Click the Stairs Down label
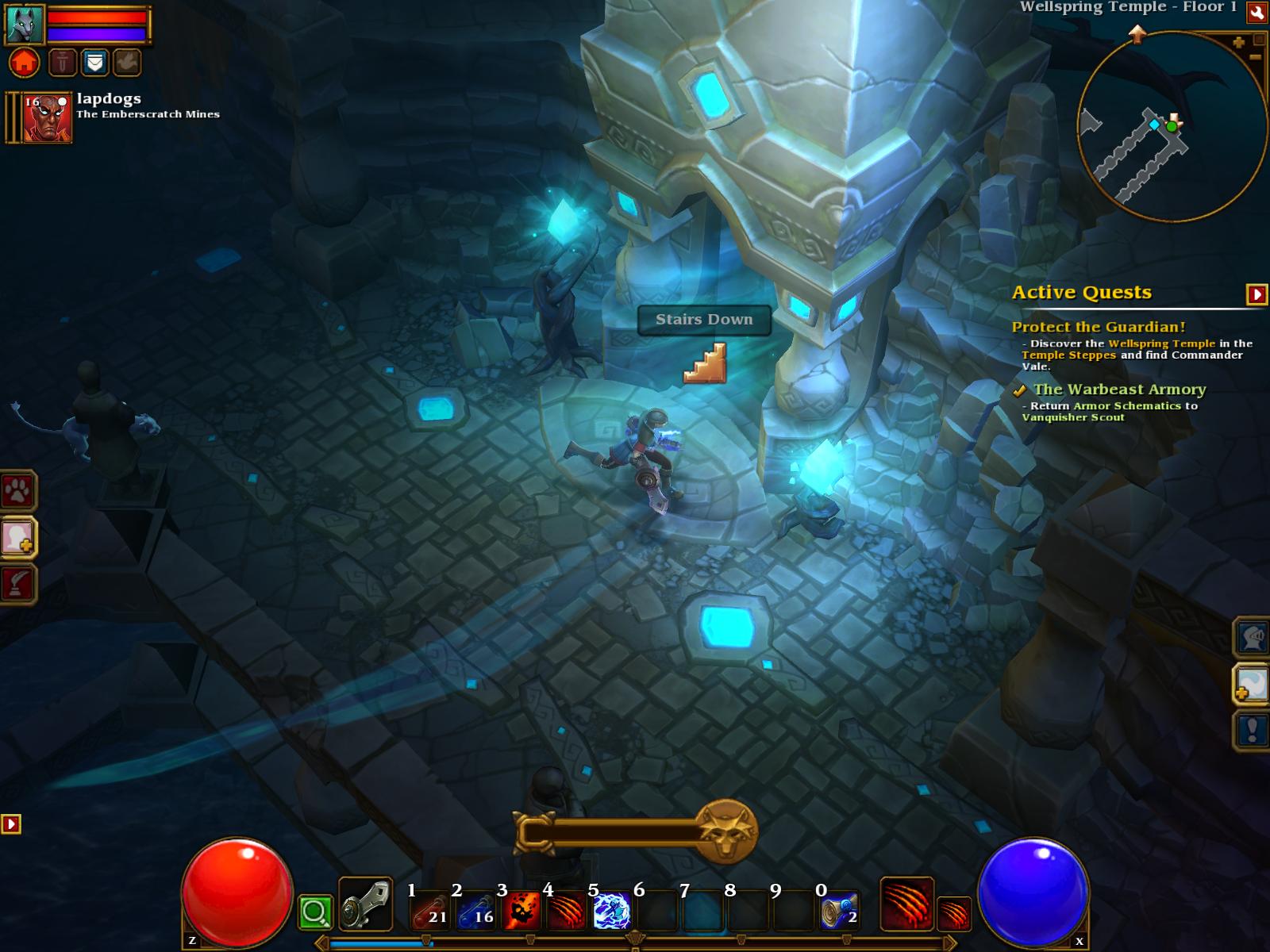This screenshot has width=1270, height=952. pos(704,320)
